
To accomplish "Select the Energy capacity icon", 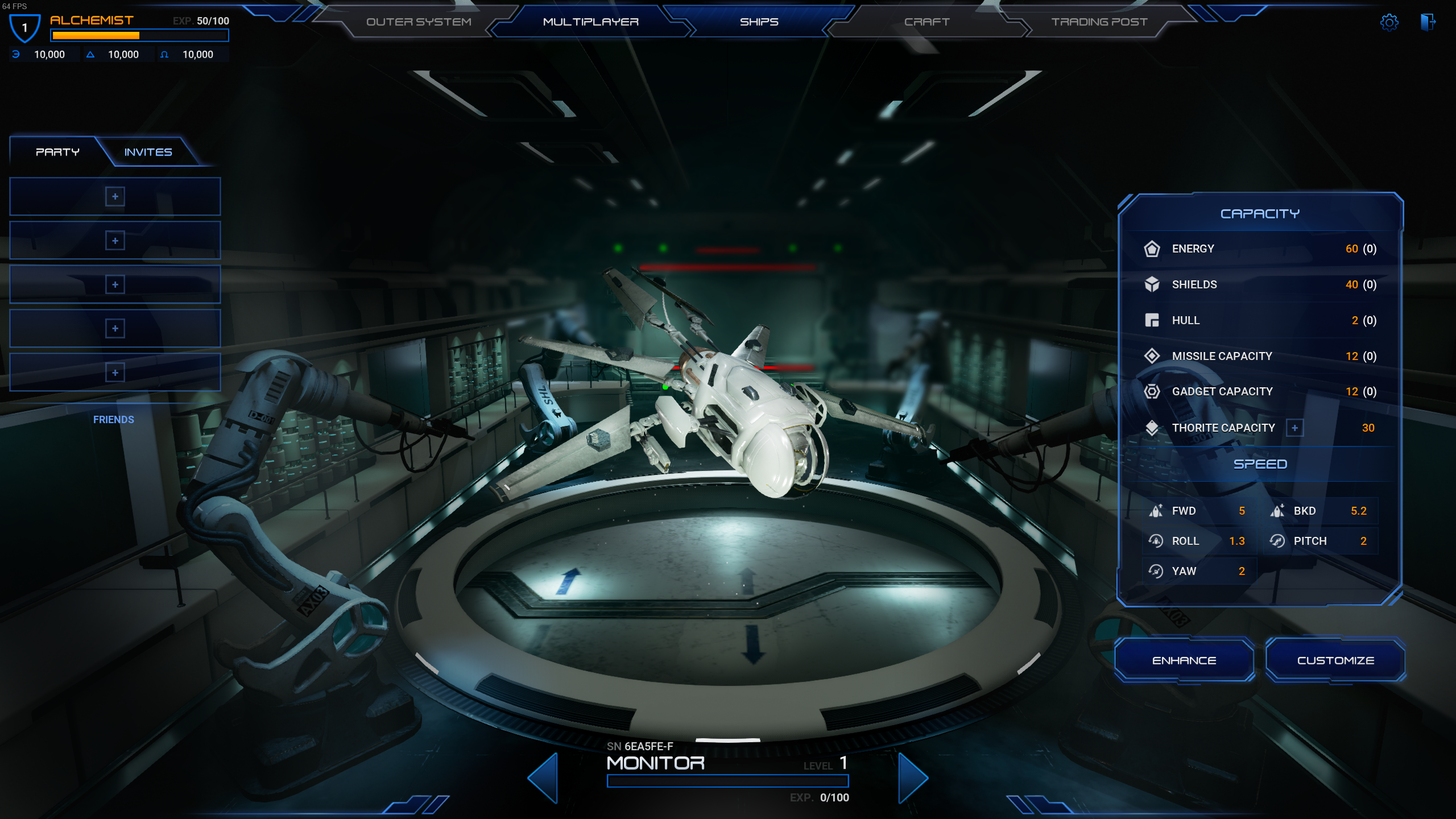I will coord(1153,249).
